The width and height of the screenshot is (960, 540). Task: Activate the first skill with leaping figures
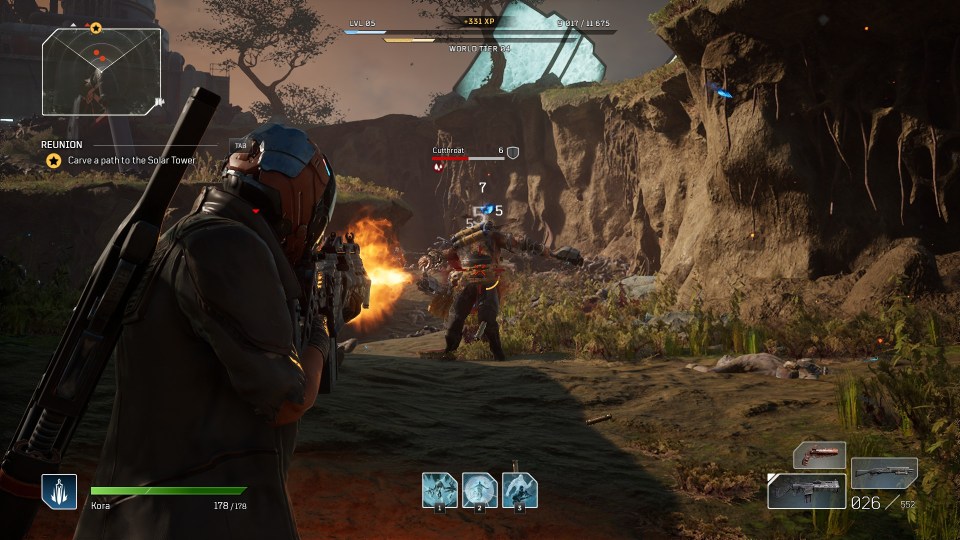point(439,490)
